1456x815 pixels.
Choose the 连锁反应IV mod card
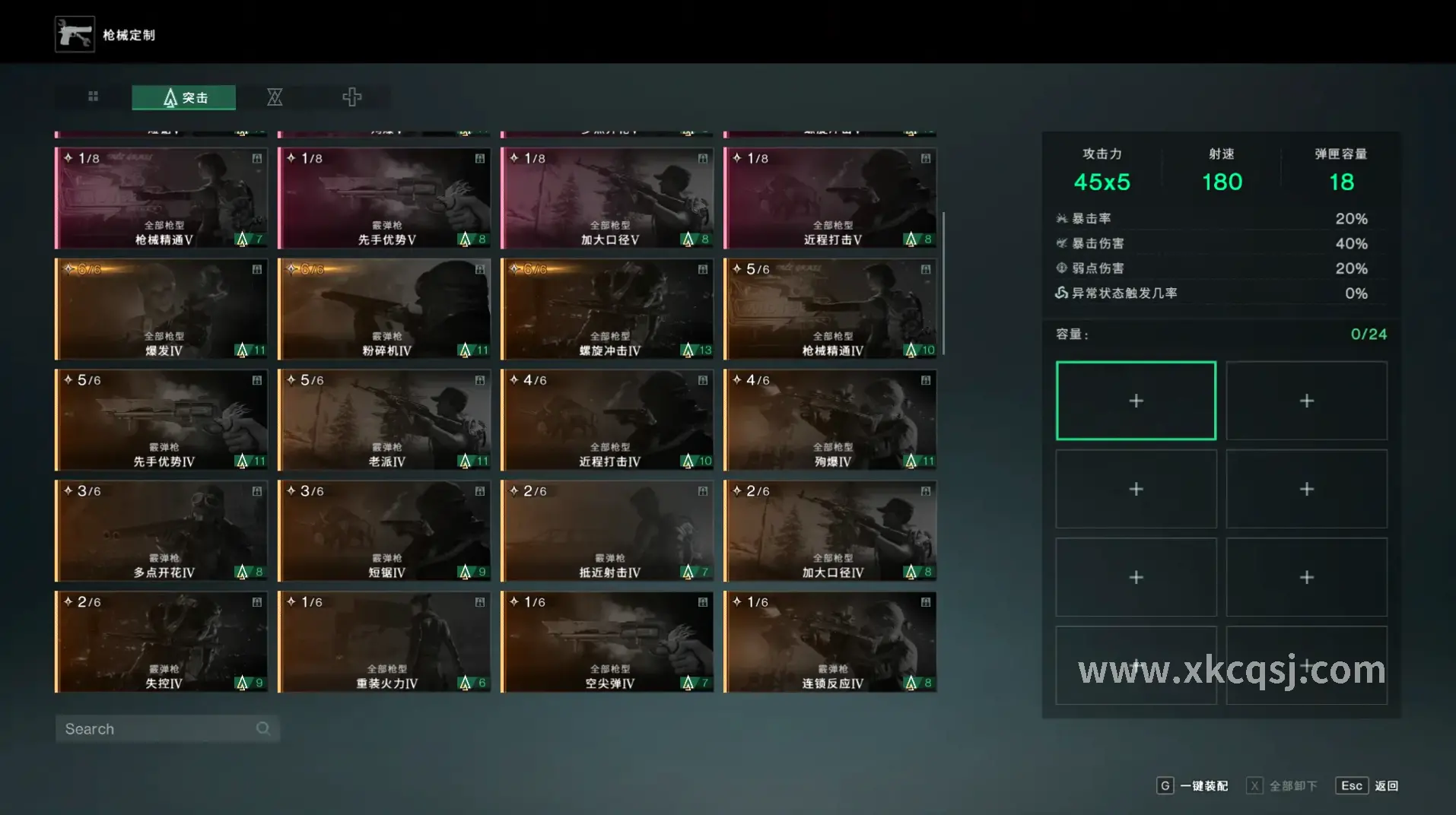point(830,642)
